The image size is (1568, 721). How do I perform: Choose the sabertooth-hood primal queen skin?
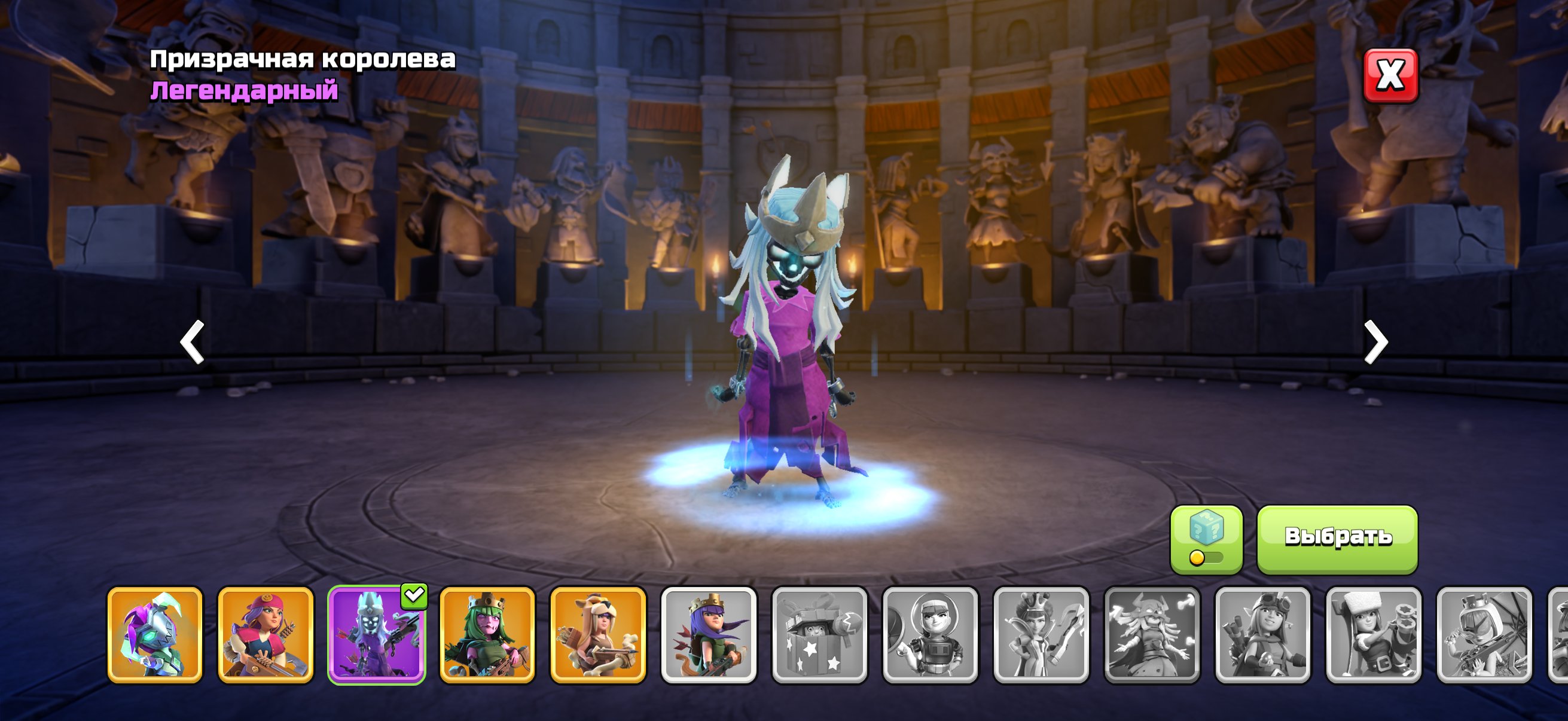tap(599, 634)
